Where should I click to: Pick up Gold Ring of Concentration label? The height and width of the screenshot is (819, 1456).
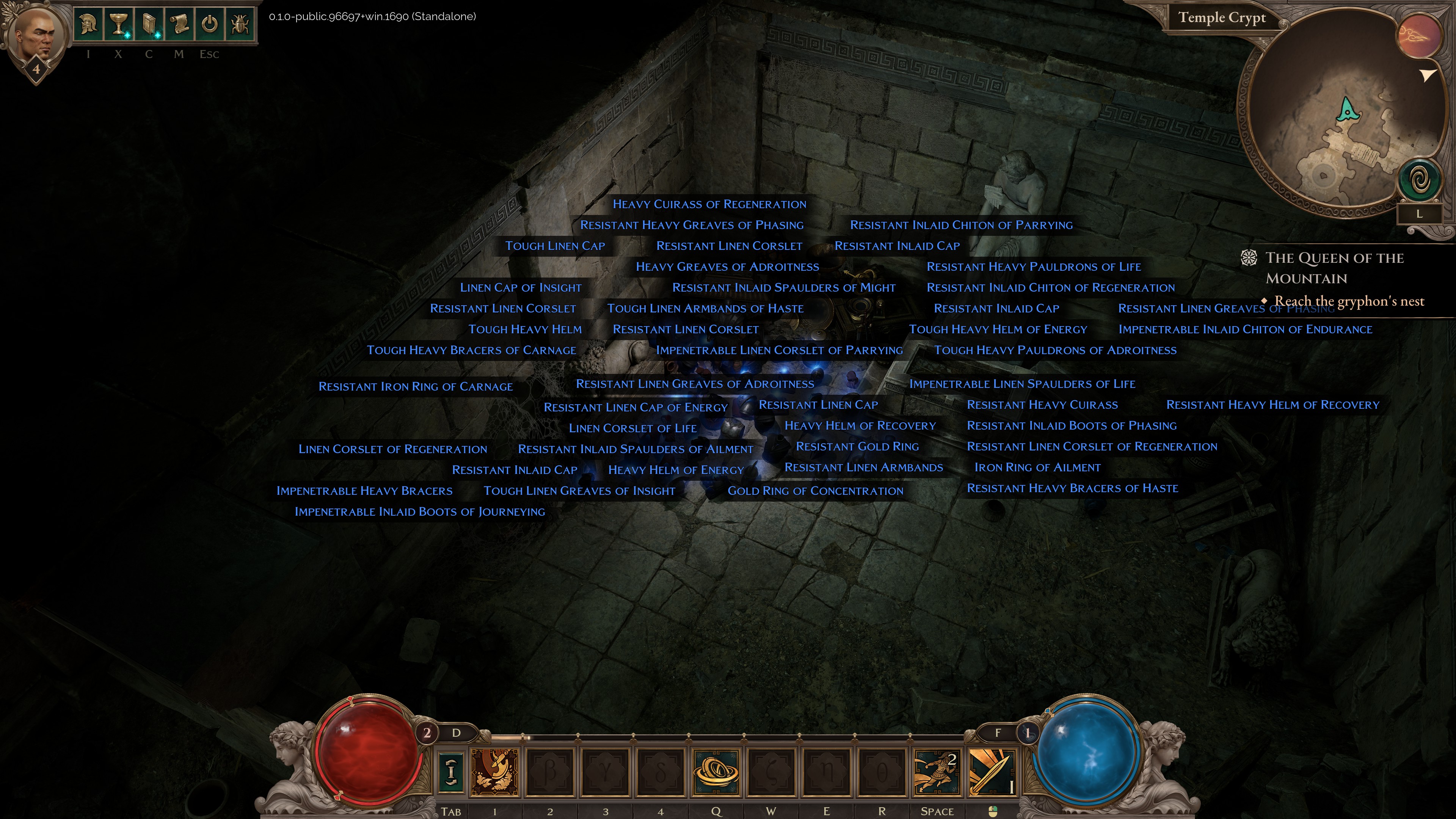click(815, 491)
